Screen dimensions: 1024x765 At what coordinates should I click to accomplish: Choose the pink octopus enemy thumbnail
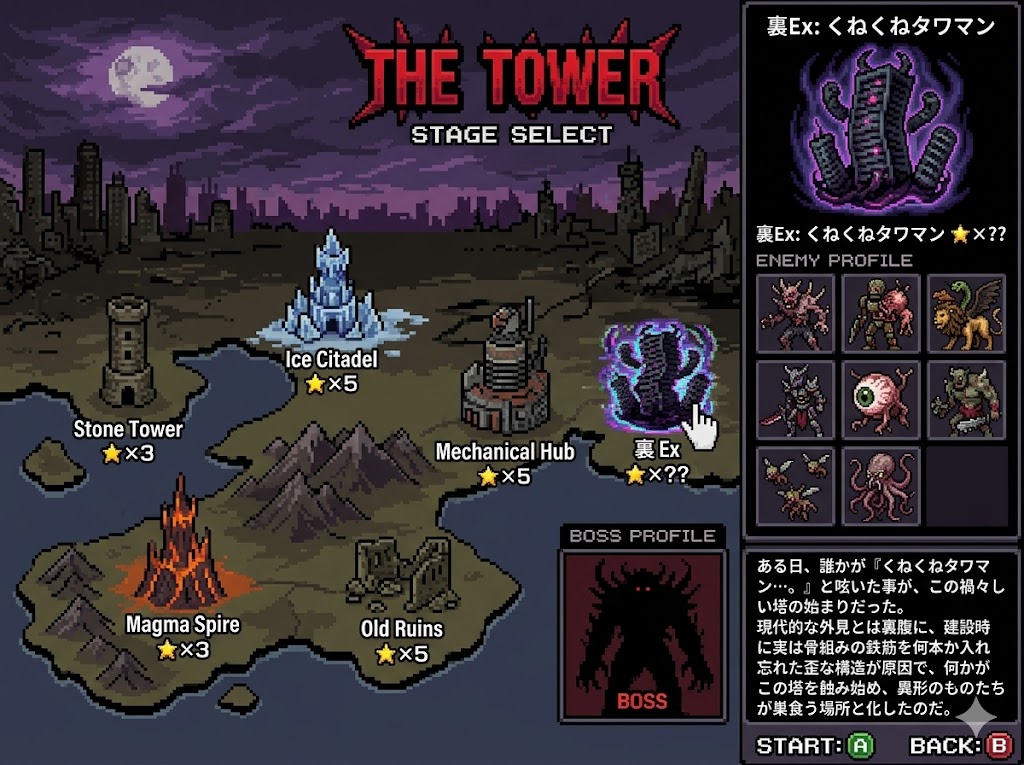coord(880,485)
